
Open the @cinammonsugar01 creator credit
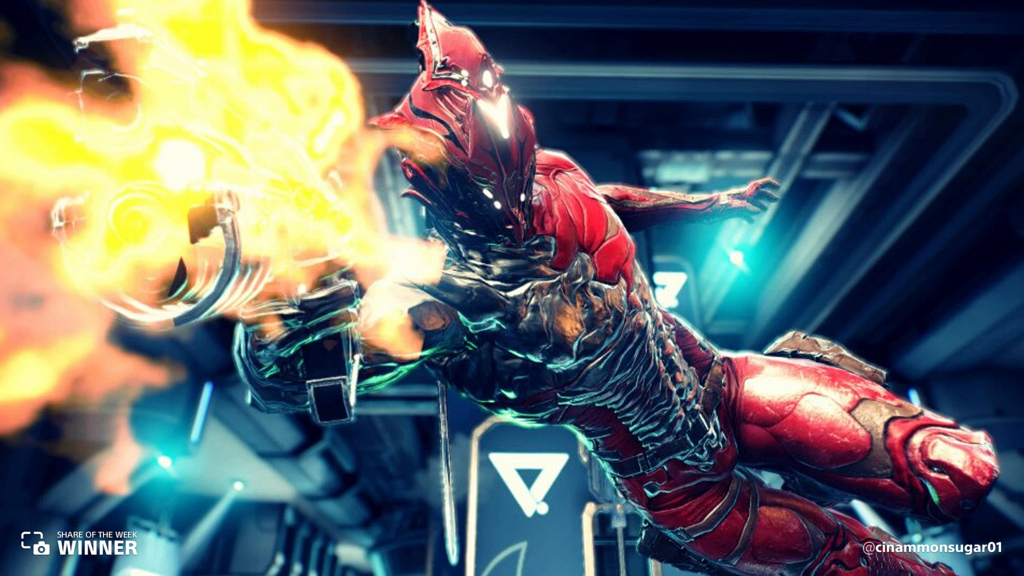click(931, 548)
